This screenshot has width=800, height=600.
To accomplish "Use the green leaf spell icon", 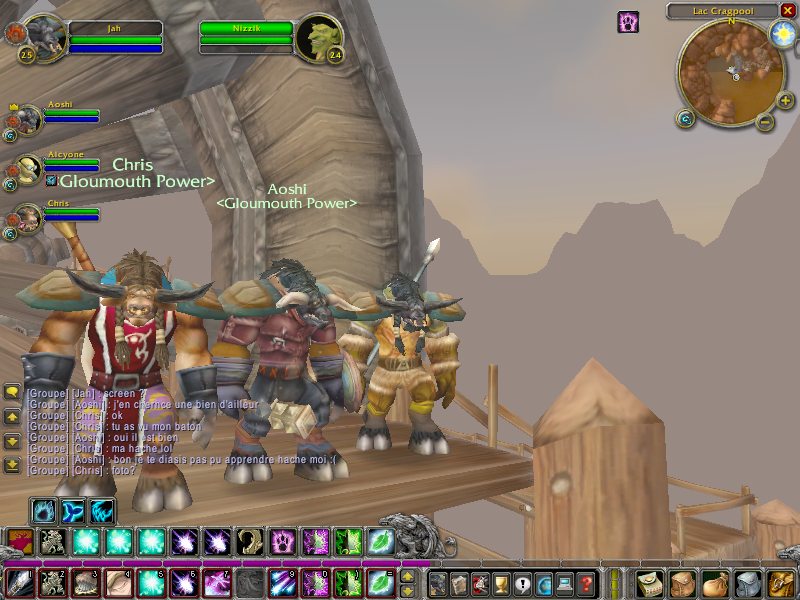I will (x=381, y=542).
